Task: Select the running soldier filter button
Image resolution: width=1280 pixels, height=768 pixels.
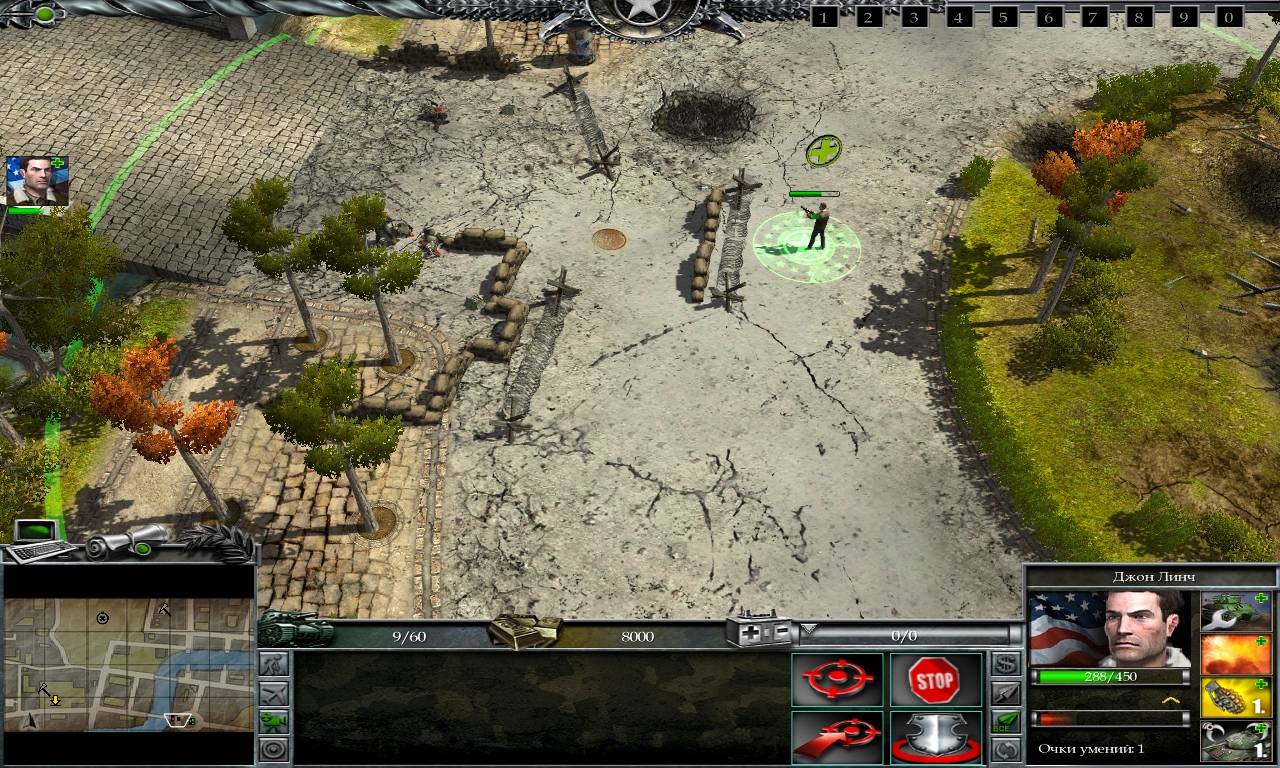Action: [273, 665]
